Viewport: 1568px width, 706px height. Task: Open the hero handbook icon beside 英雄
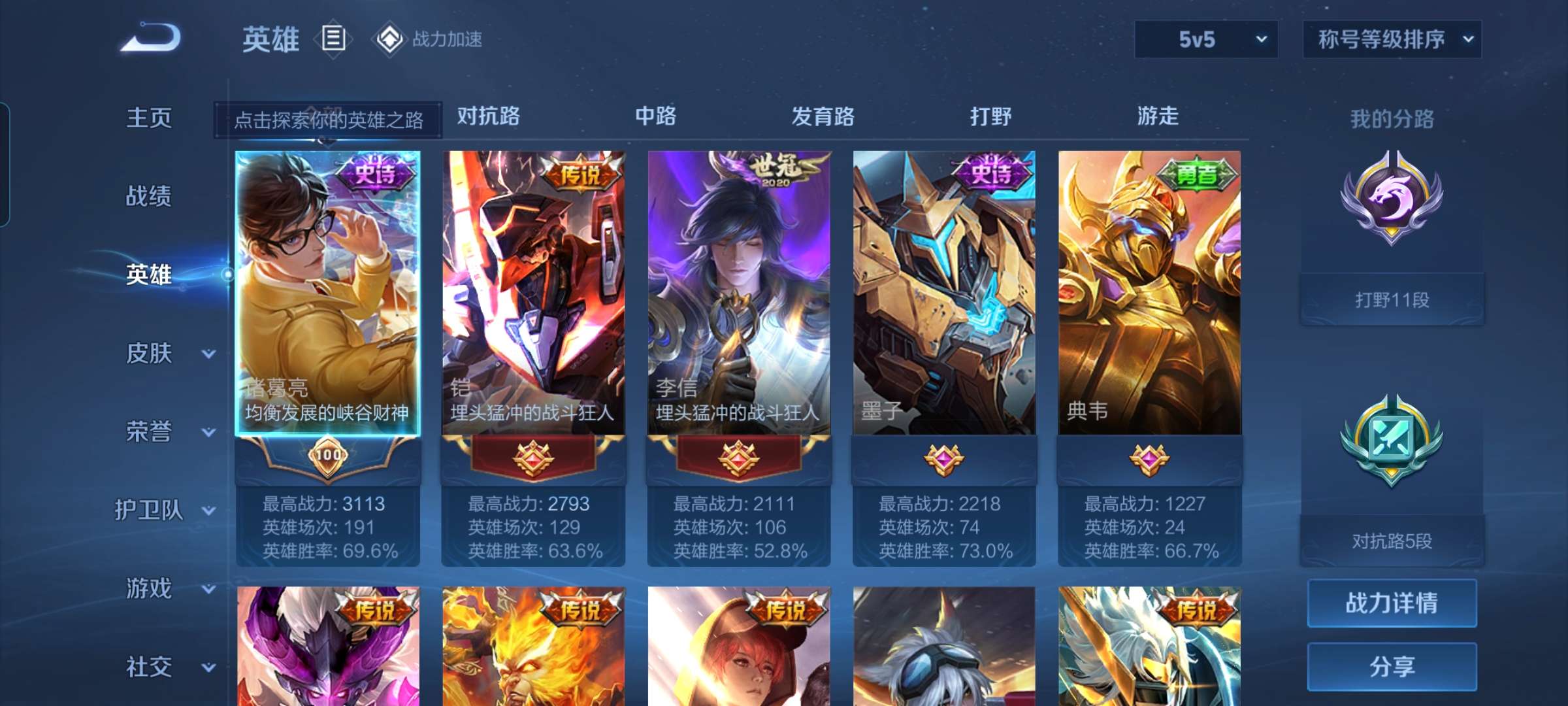334,39
